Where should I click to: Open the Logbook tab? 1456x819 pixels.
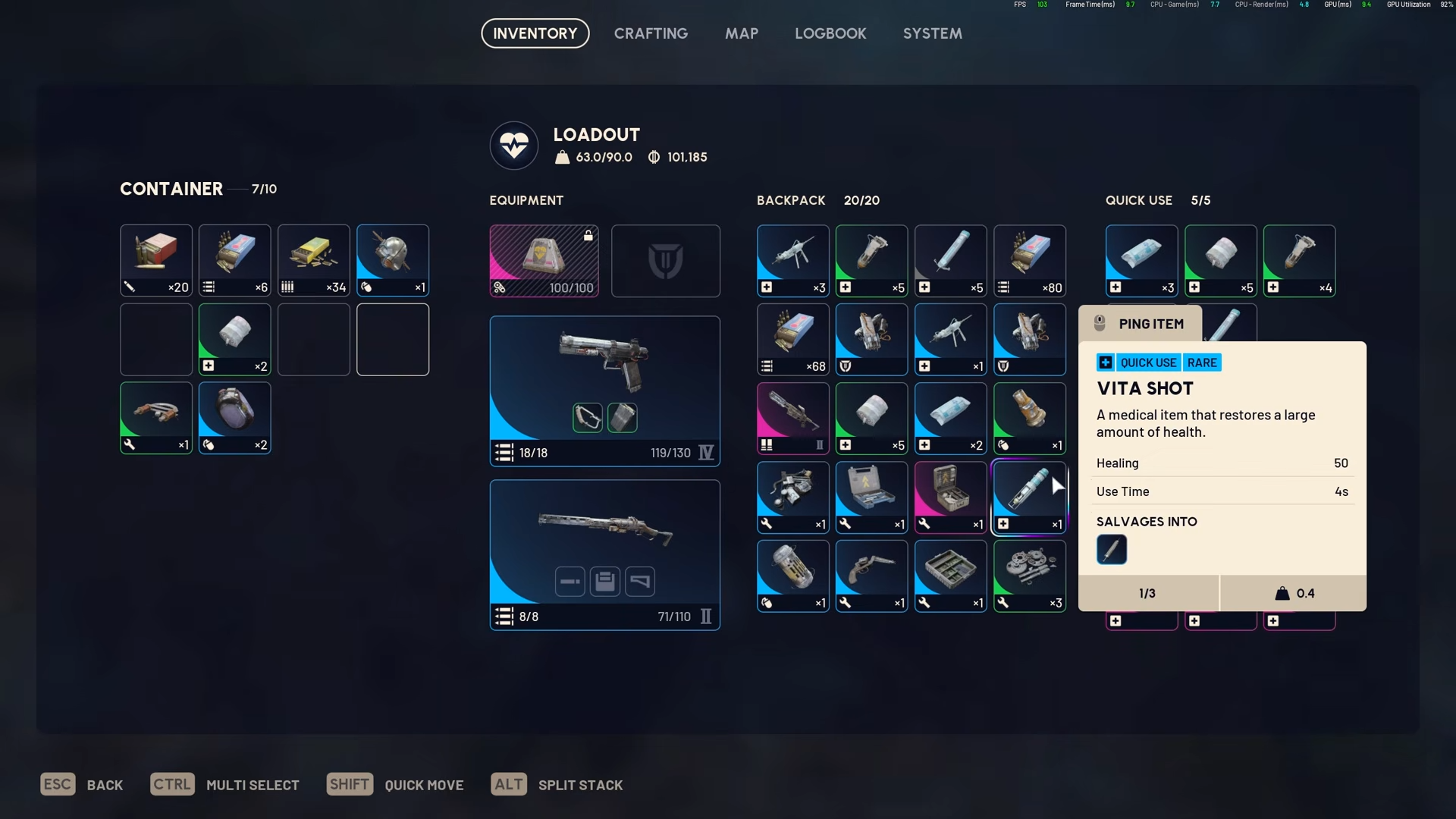coord(830,33)
